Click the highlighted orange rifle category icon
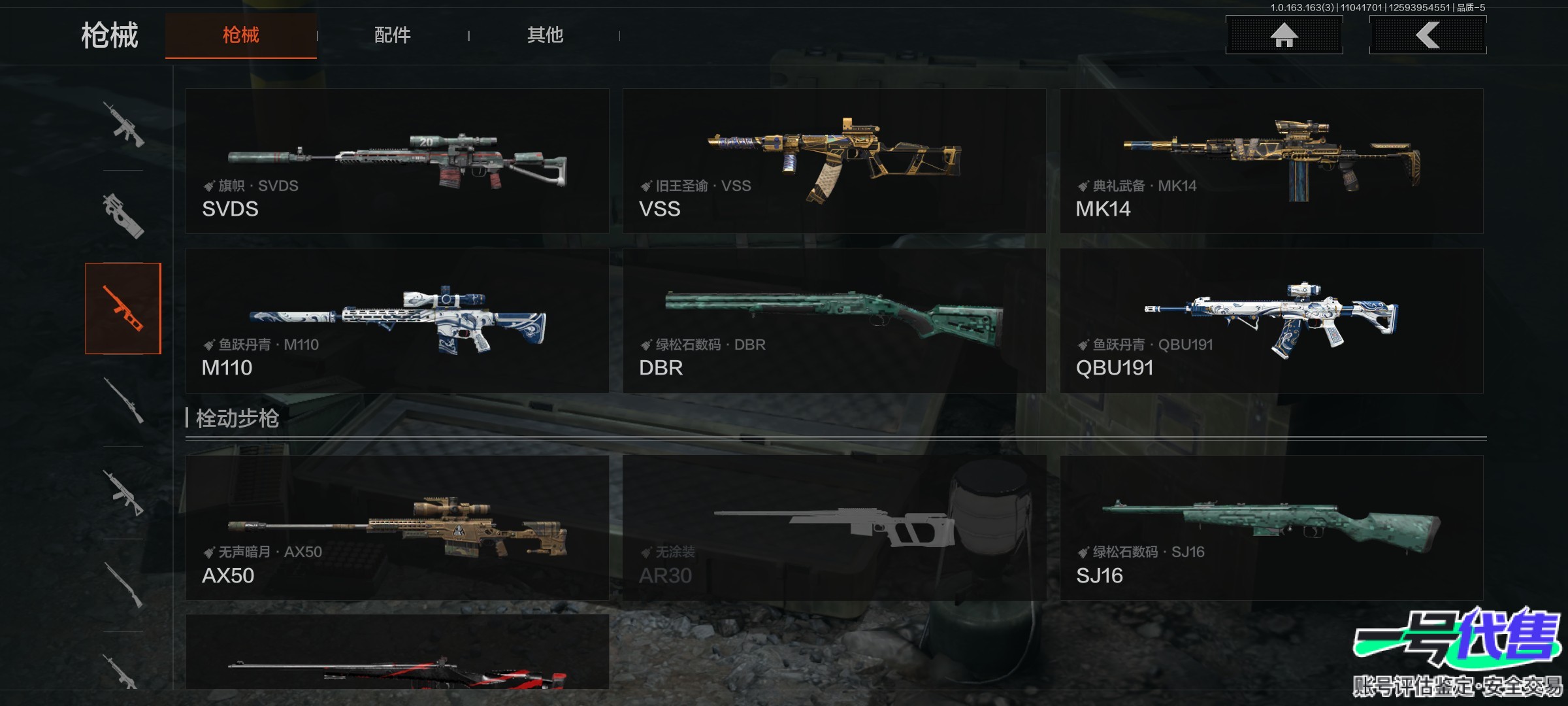 (123, 309)
